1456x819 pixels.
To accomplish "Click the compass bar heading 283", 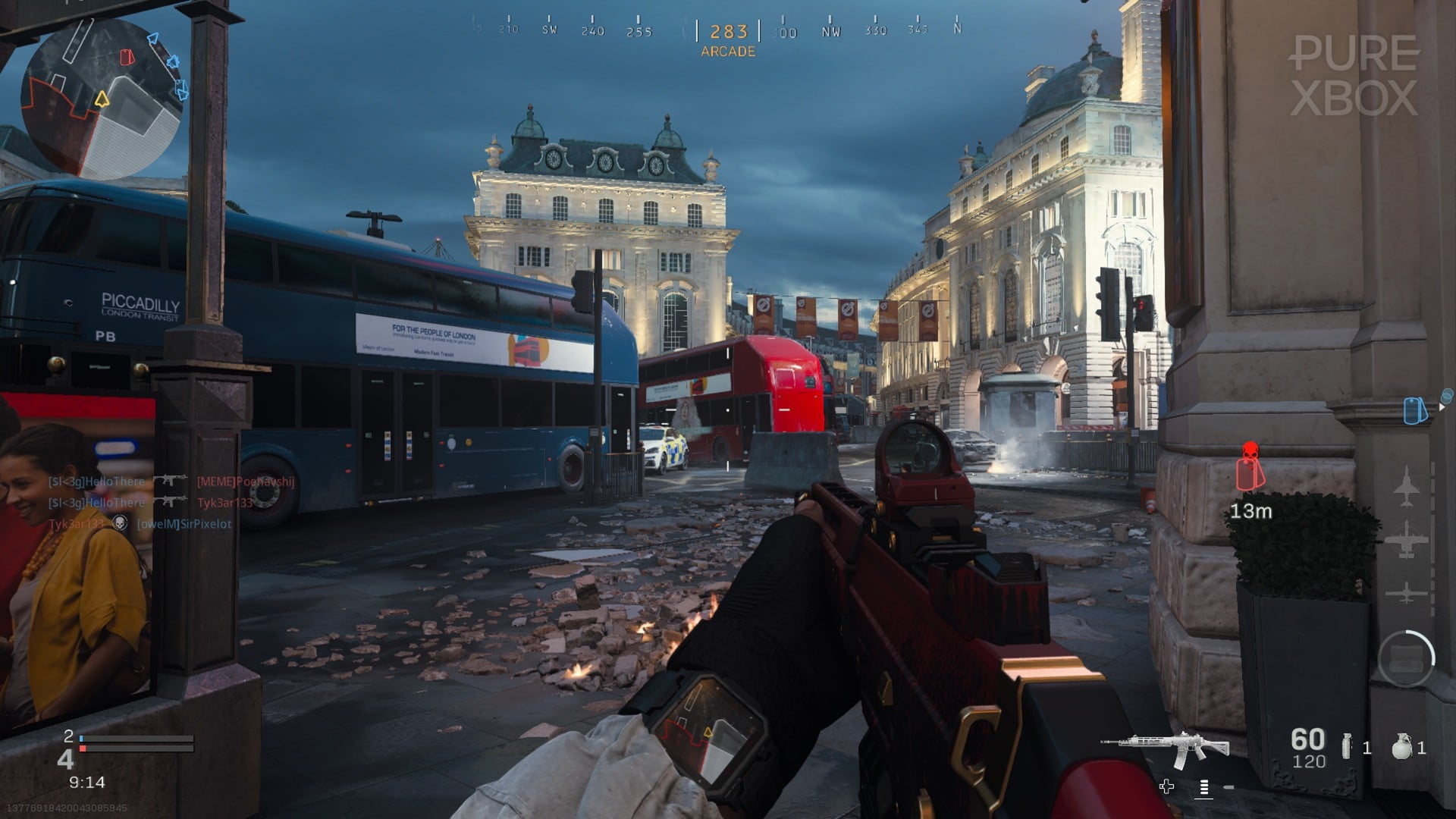I will [728, 32].
